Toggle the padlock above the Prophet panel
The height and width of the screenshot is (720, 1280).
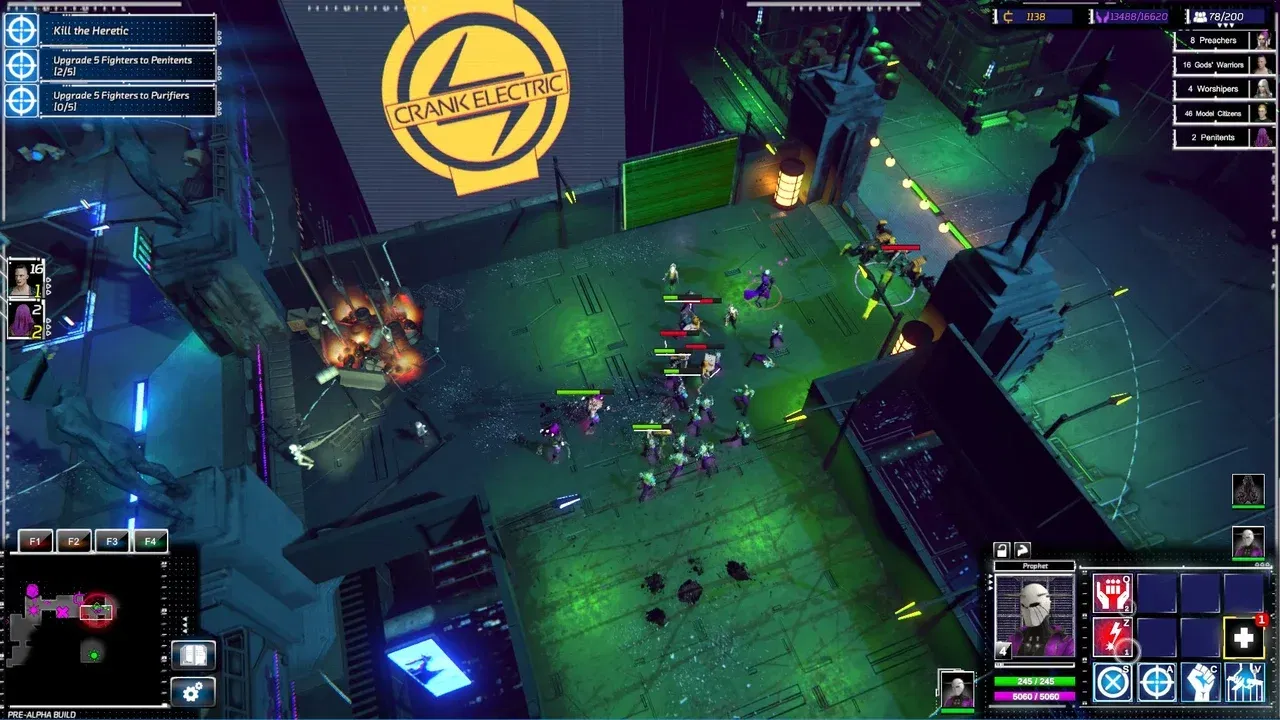pos(1002,550)
